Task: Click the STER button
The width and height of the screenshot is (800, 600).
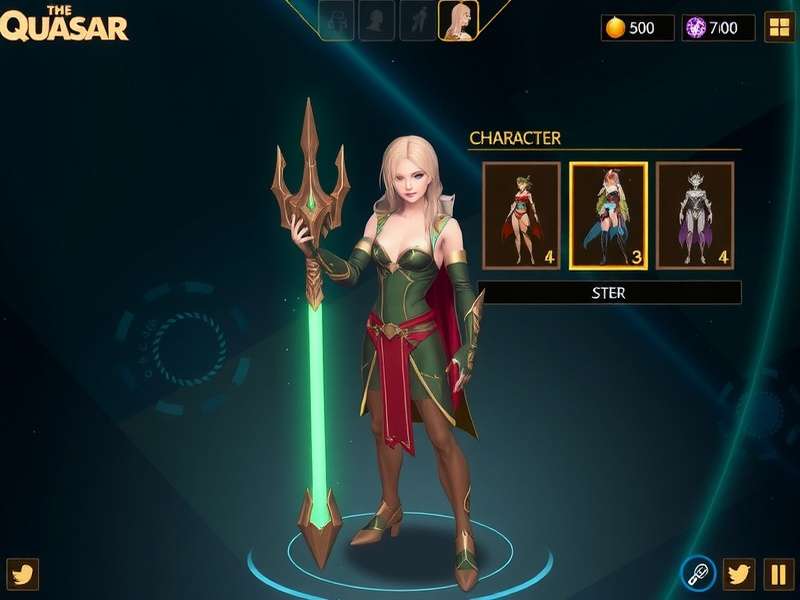Action: pyautogui.click(x=609, y=293)
